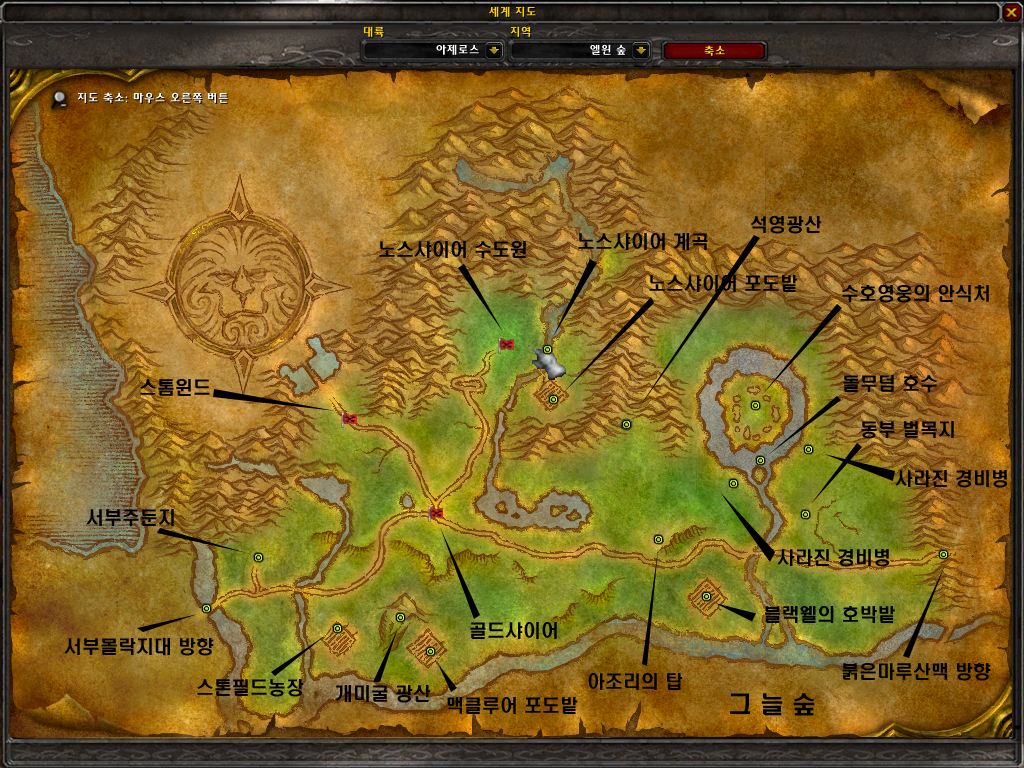Select the 아조리의 탑 map marker

(658, 539)
